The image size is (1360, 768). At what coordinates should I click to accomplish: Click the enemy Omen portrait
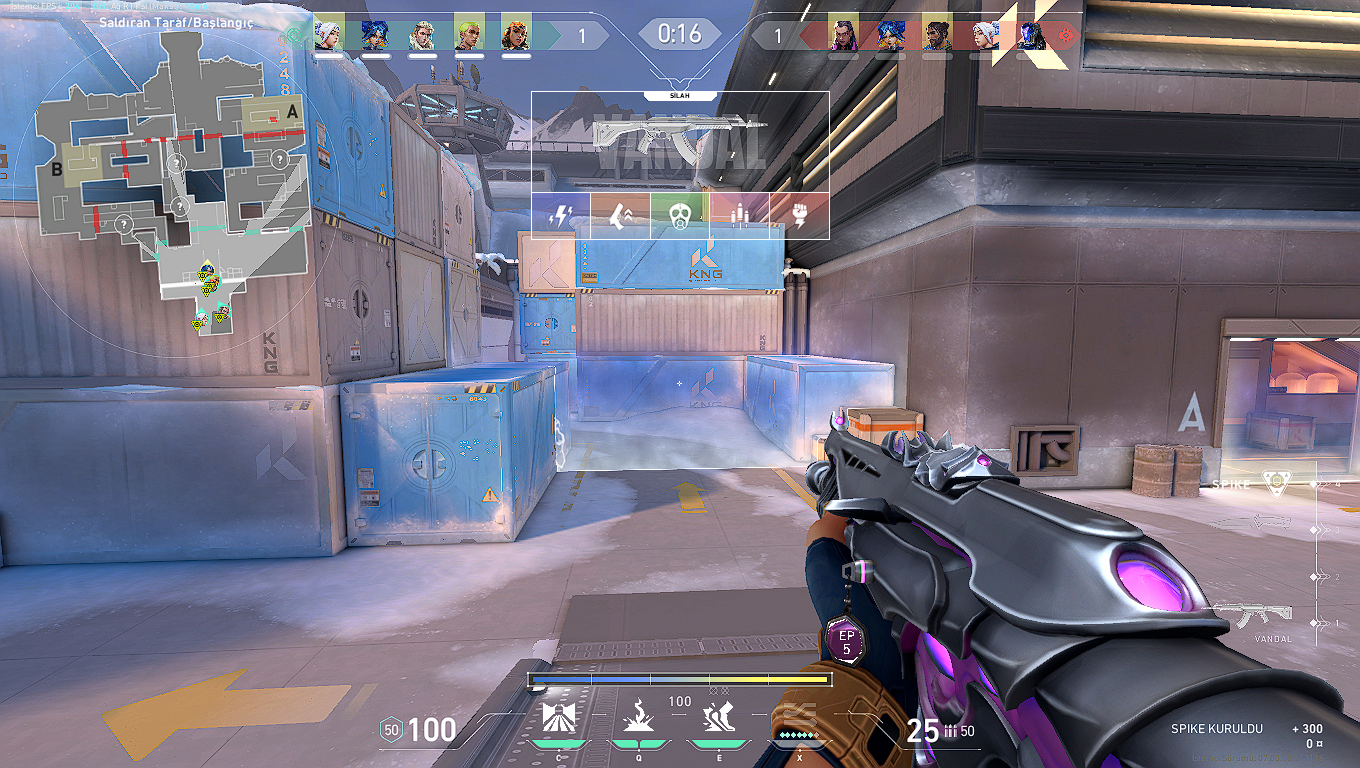[1031, 36]
